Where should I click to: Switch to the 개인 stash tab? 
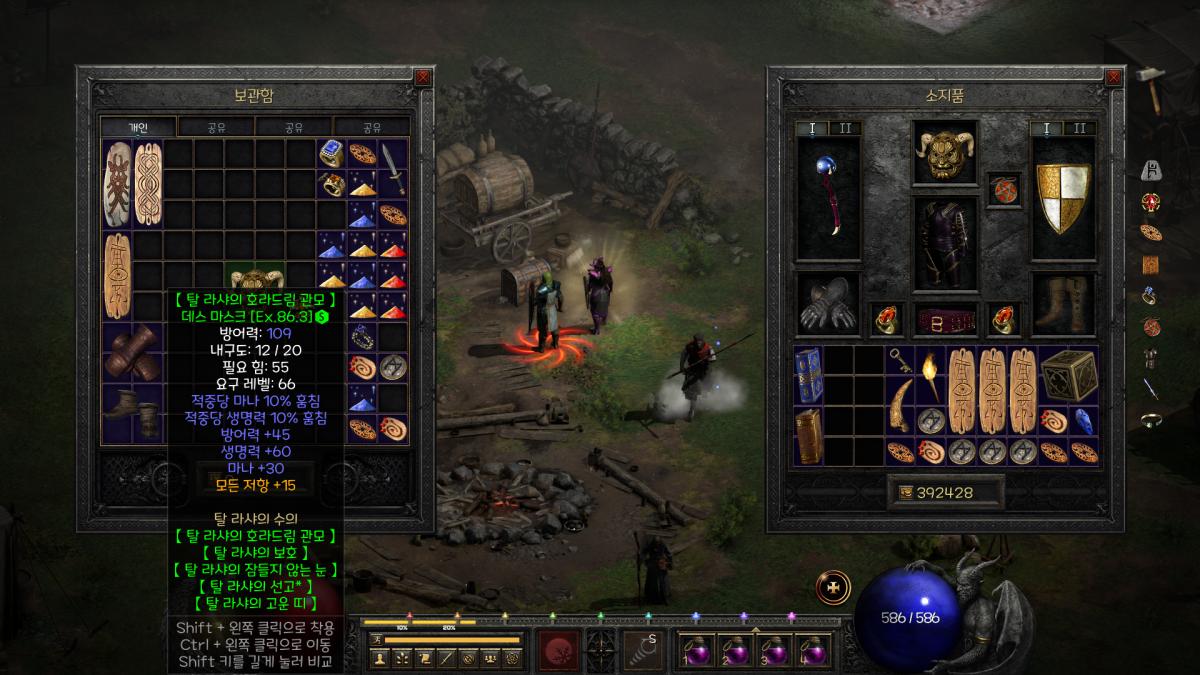(x=138, y=127)
